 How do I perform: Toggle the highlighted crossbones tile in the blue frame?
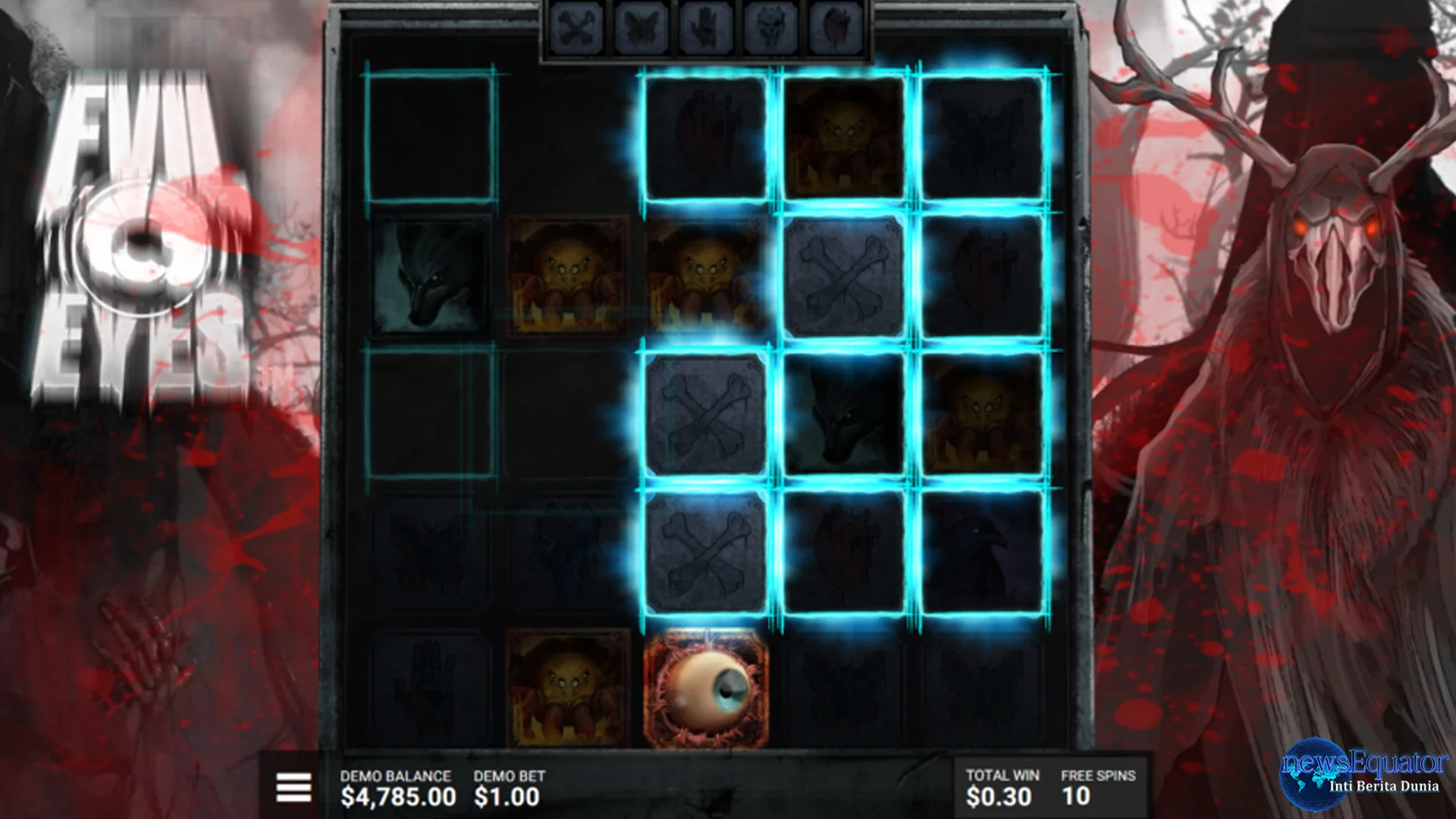[705, 413]
